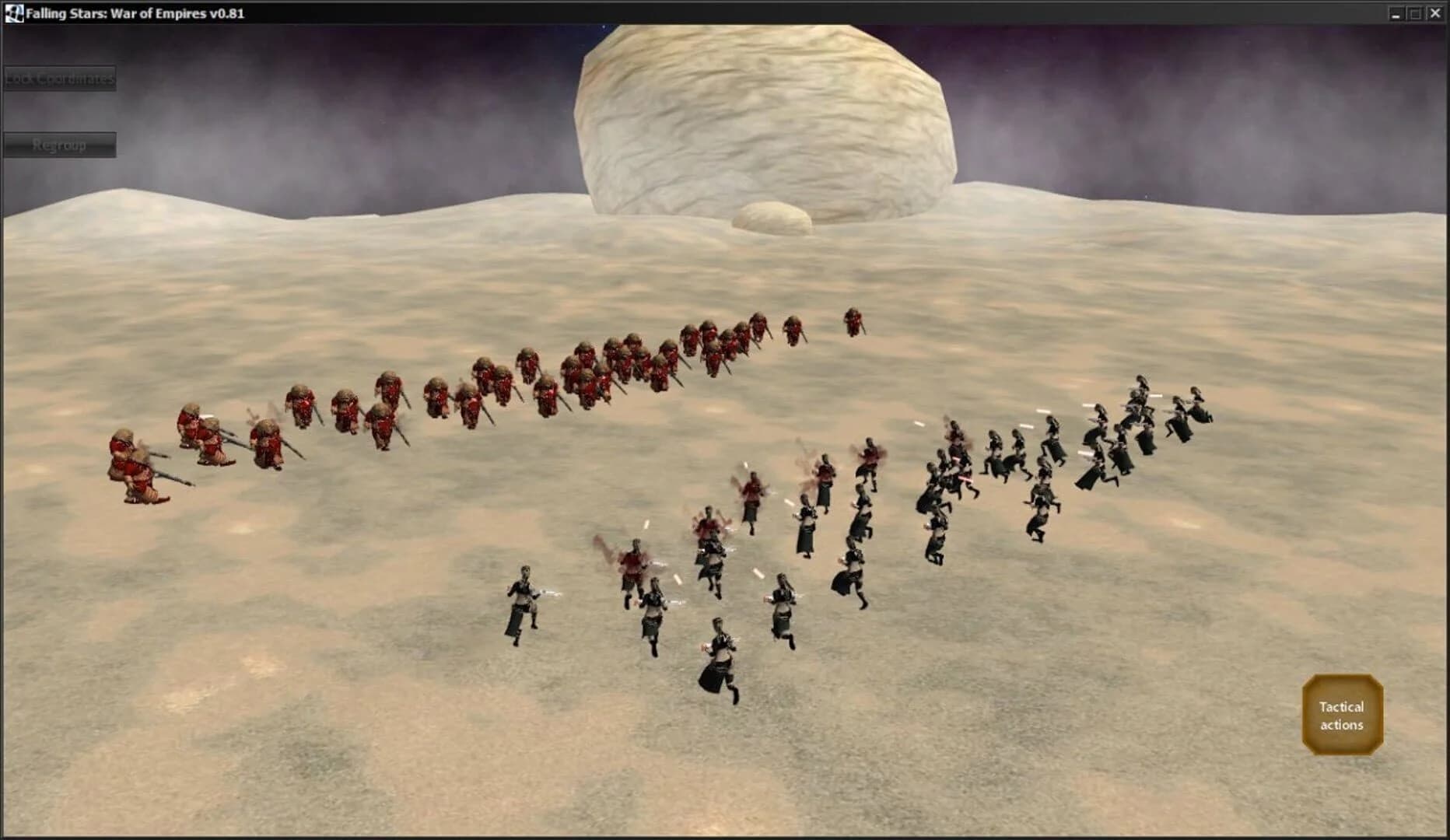Open Tactical actions to reveal its options

[1341, 715]
